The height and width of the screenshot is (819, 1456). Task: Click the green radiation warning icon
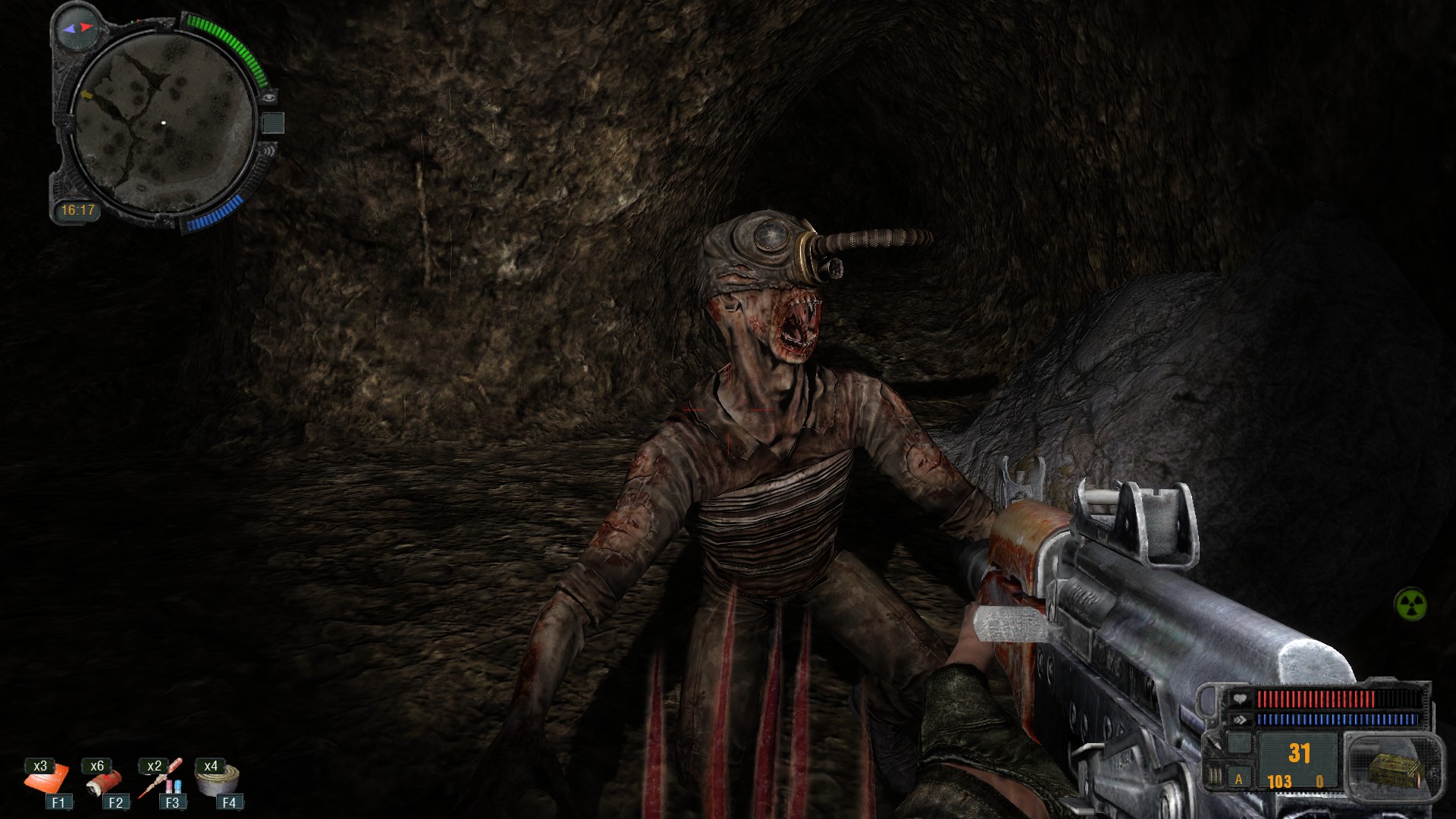click(x=1410, y=605)
